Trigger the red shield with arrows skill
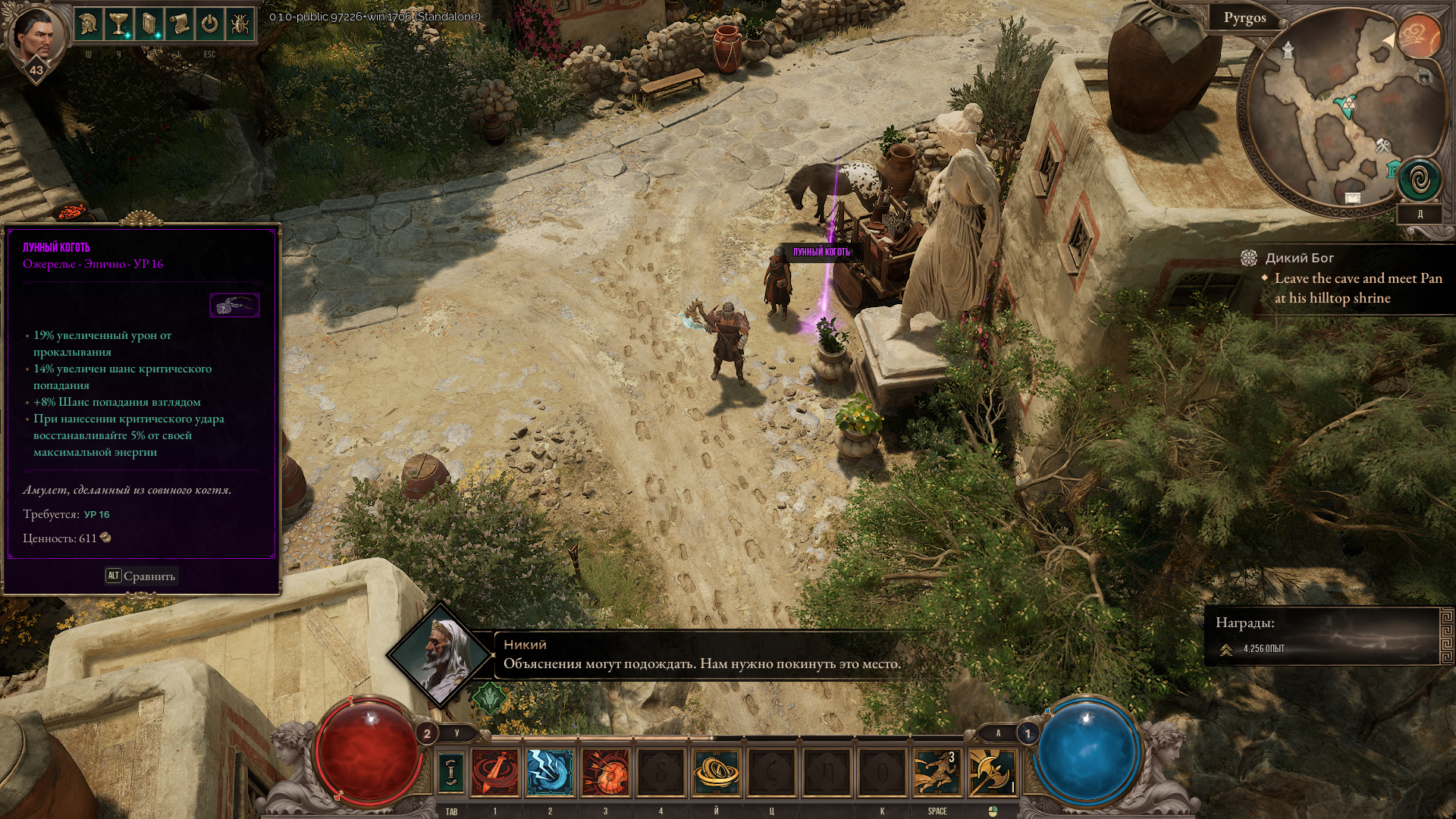Screen dimensions: 1456x819 pos(606,772)
